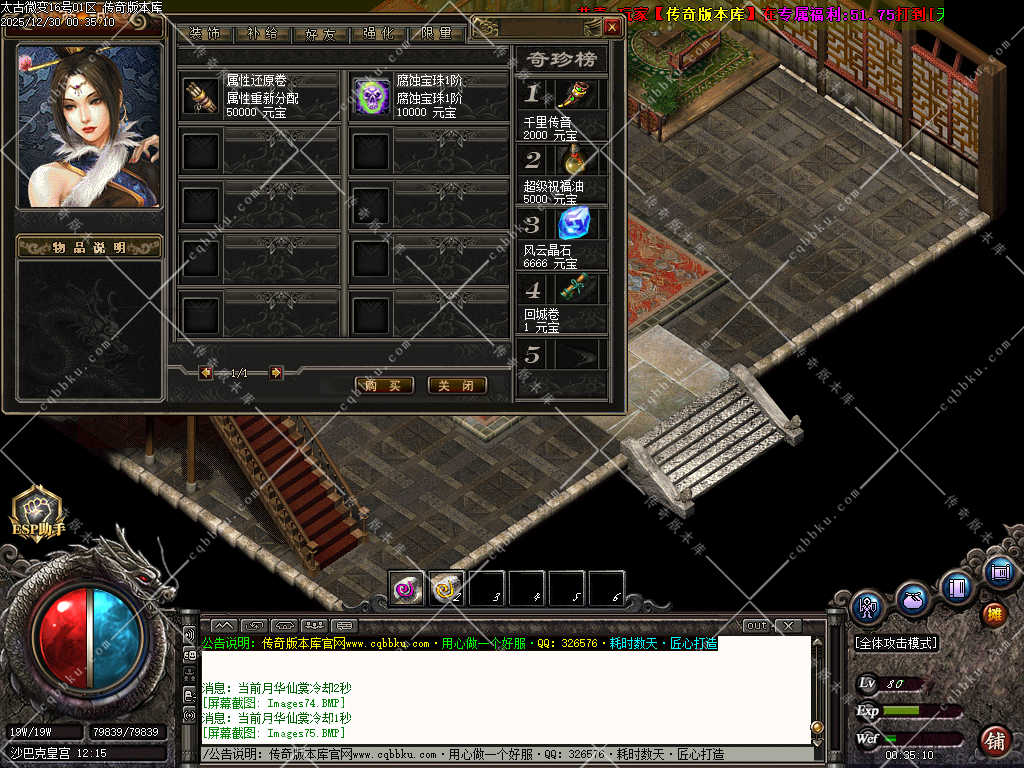Open the 限量 limited tab

pos(437,32)
